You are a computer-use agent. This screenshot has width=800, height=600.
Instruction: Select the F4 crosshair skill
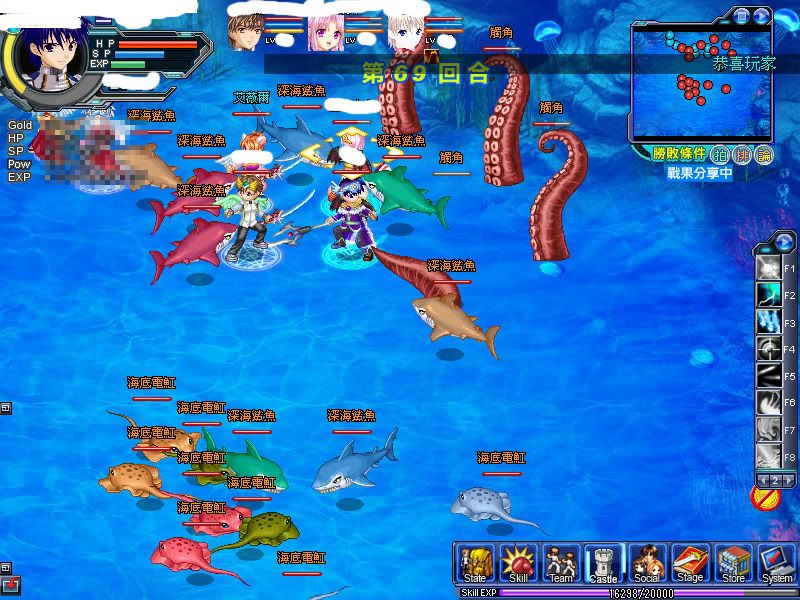tap(768, 350)
